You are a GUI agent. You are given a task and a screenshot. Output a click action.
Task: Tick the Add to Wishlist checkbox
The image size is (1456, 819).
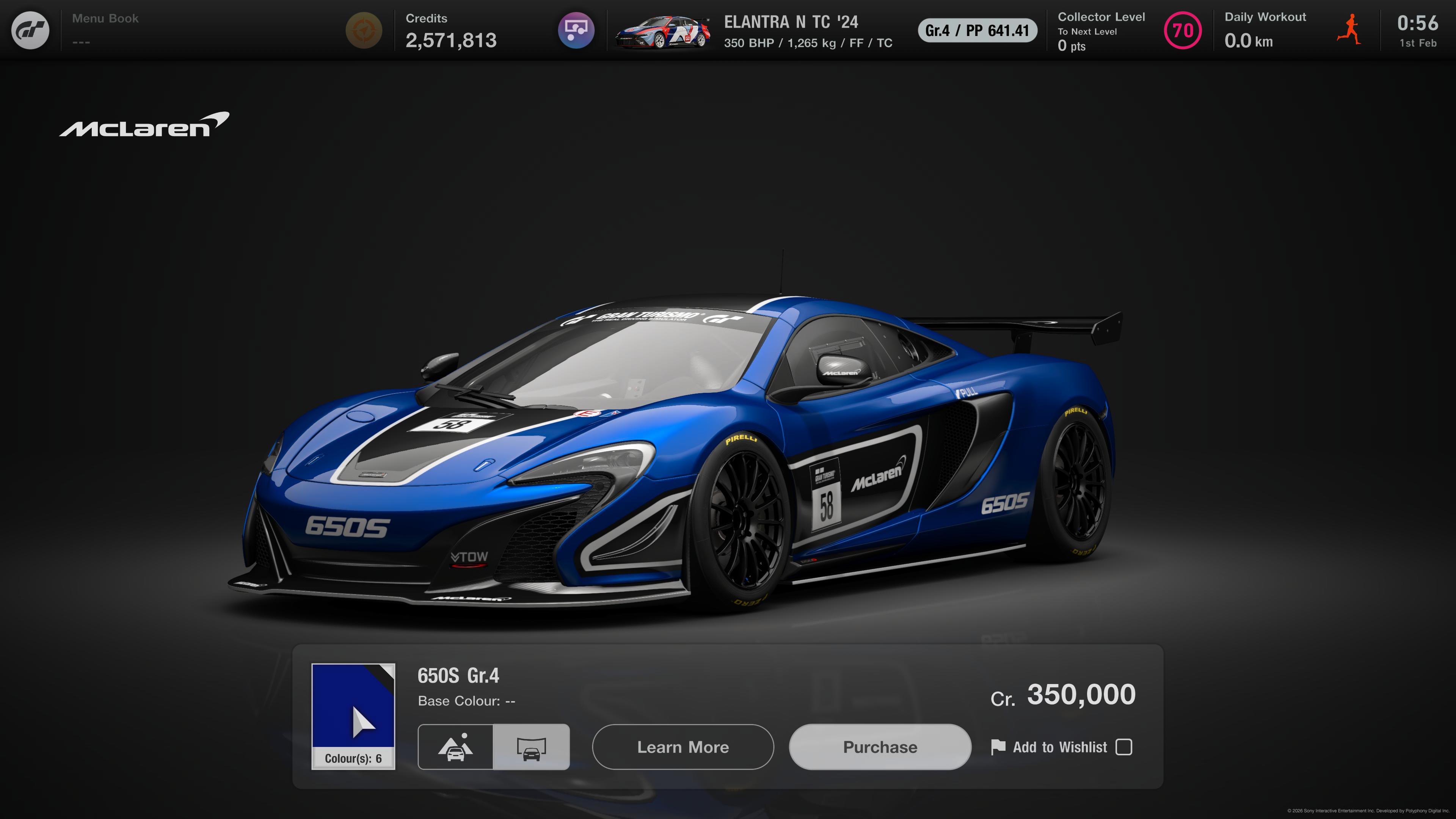pyautogui.click(x=1123, y=747)
